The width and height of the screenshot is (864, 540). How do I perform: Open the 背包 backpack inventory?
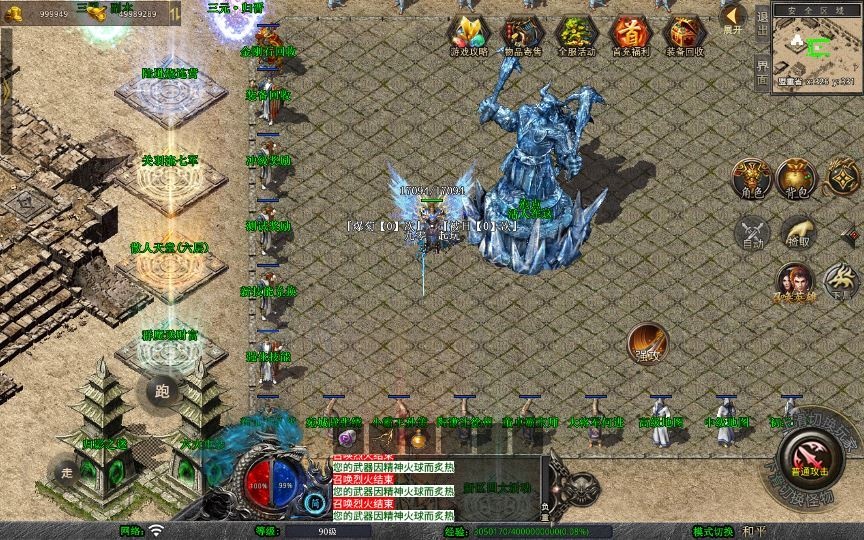(x=799, y=179)
